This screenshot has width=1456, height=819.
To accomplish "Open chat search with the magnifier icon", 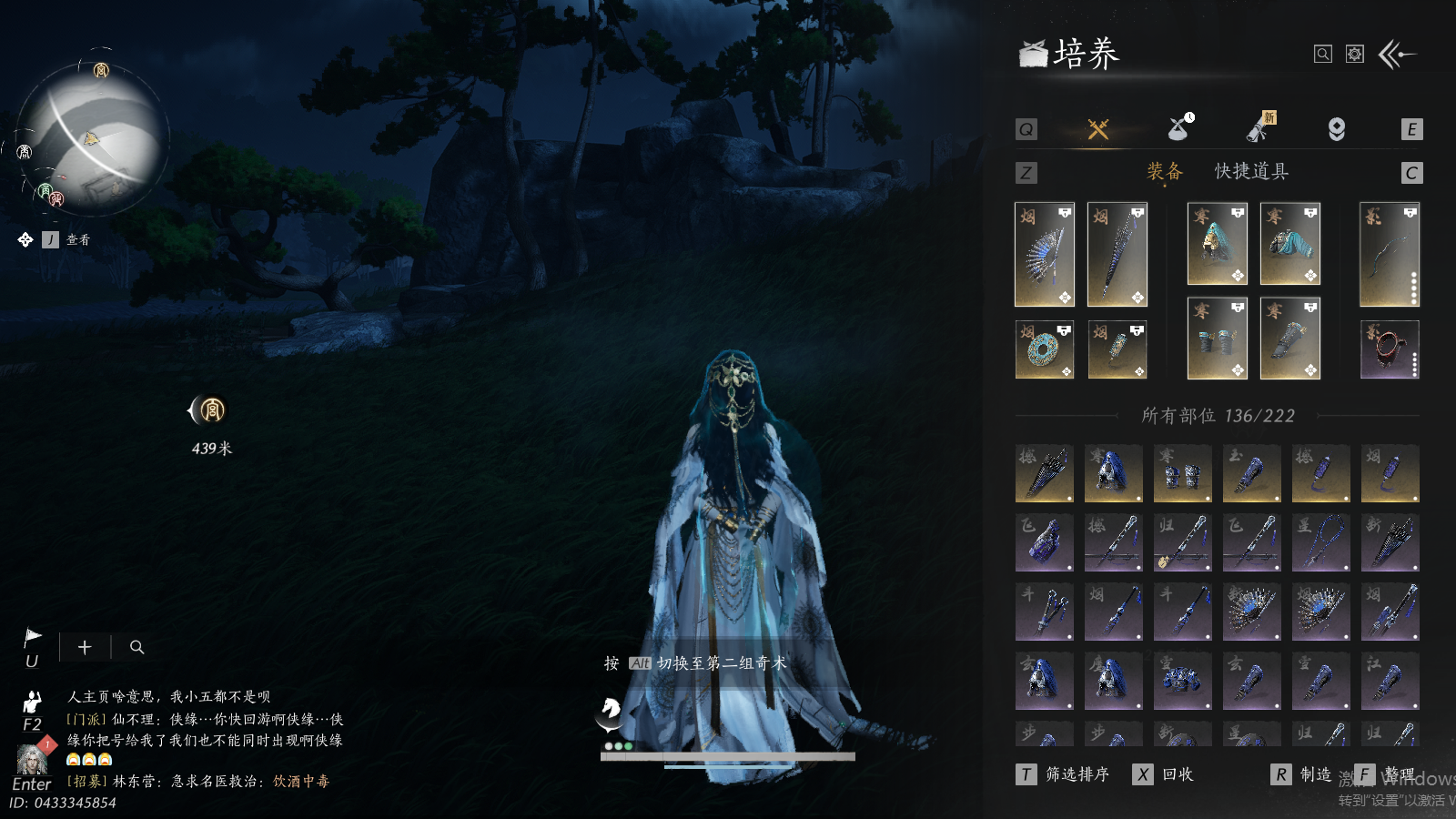I will 137,647.
